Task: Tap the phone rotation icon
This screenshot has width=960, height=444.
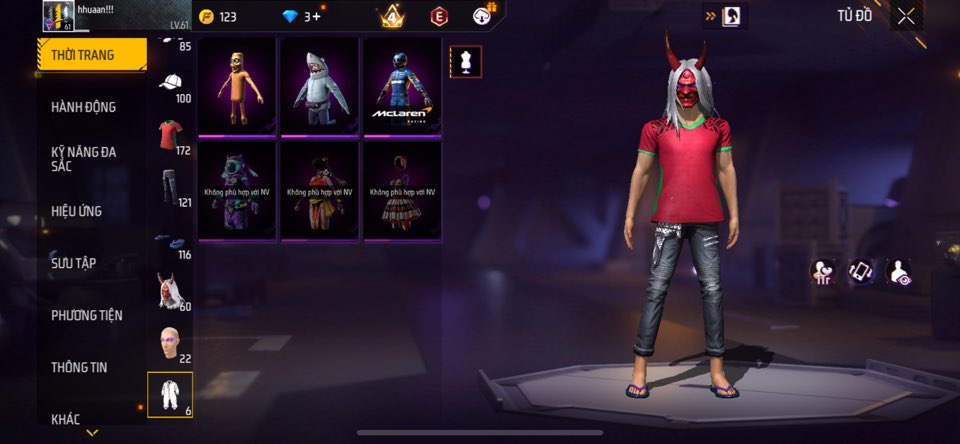Action: 861,271
